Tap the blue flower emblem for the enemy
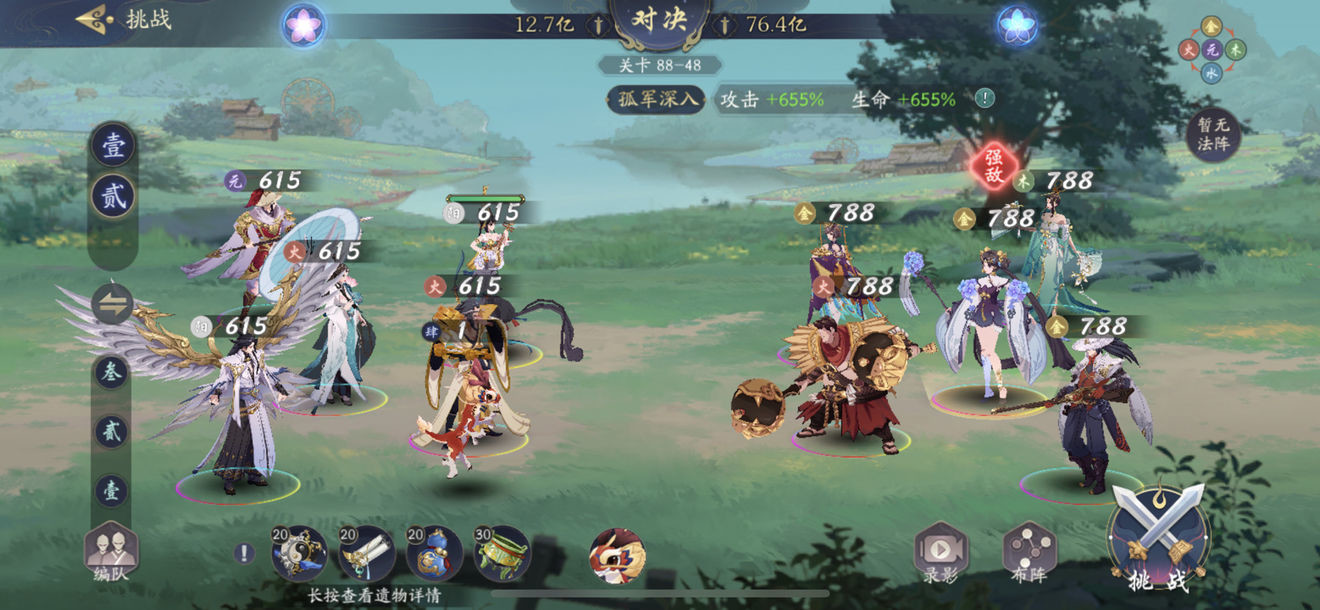This screenshot has width=1320, height=610. point(1016,25)
